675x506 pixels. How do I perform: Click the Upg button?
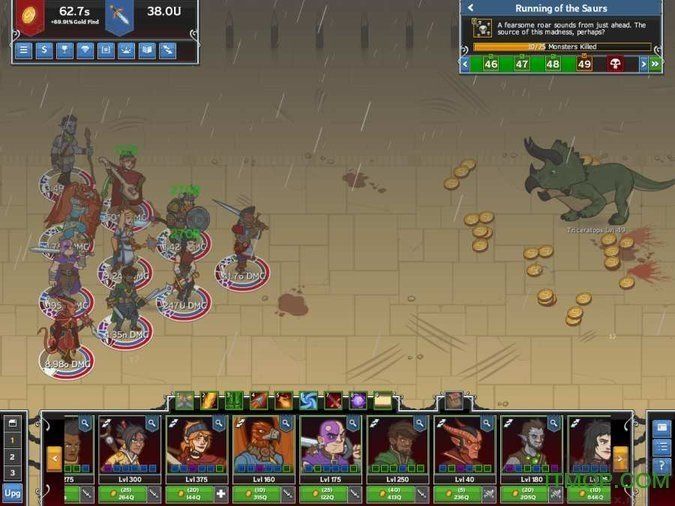tap(12, 493)
